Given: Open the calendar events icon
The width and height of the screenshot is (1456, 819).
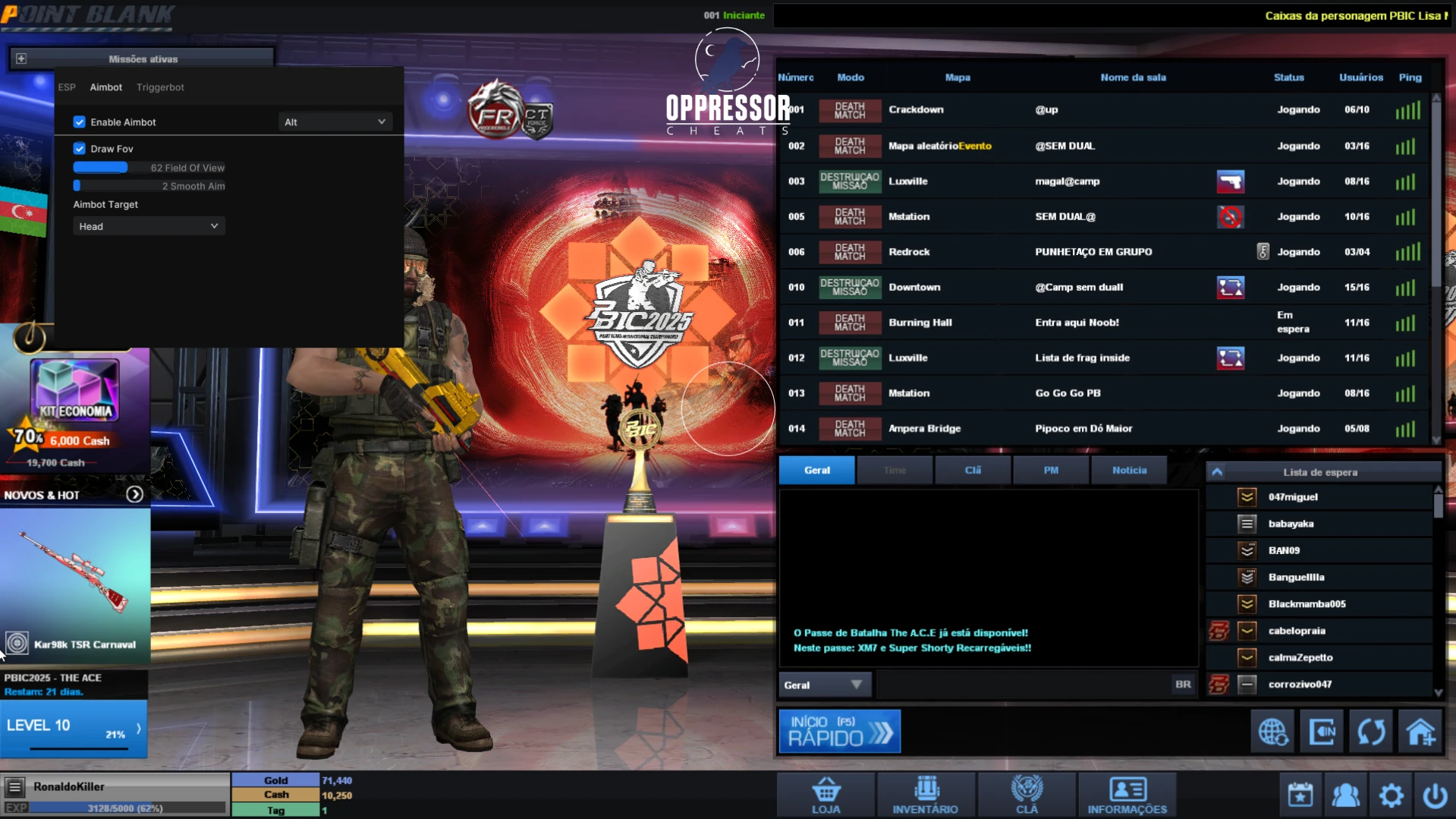Looking at the screenshot, I should click(x=1300, y=794).
